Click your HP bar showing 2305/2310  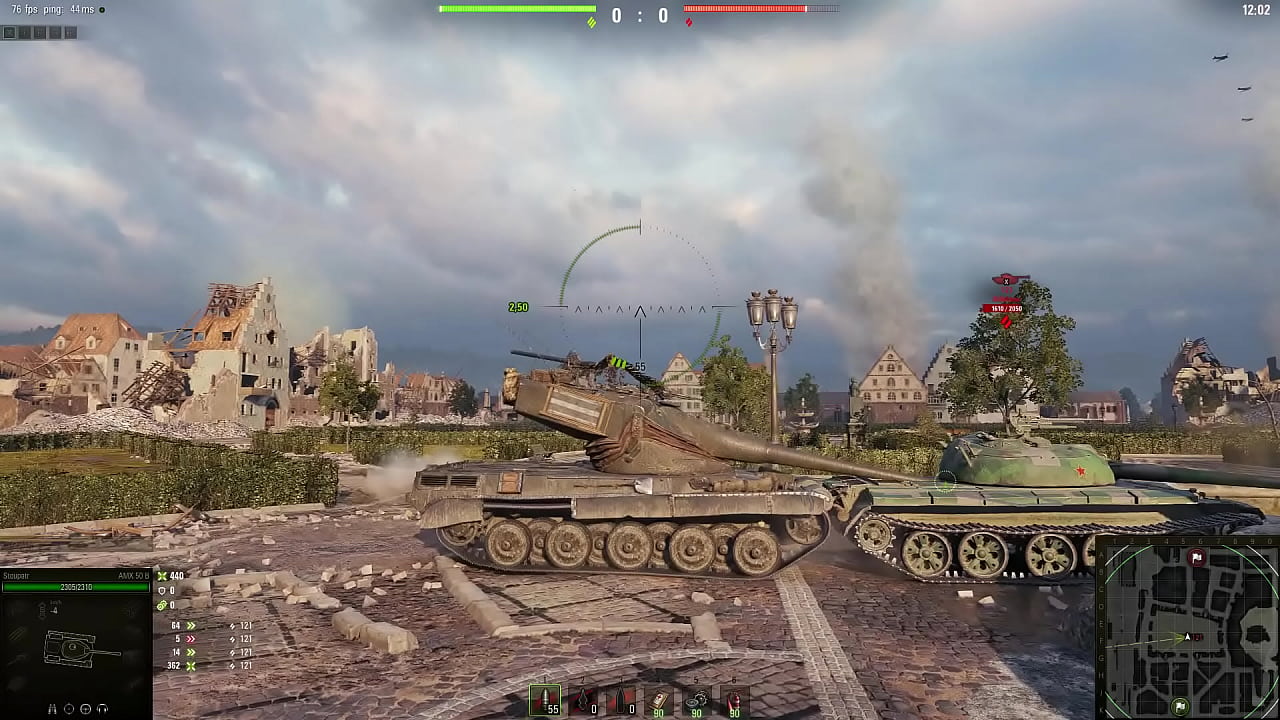point(74,587)
